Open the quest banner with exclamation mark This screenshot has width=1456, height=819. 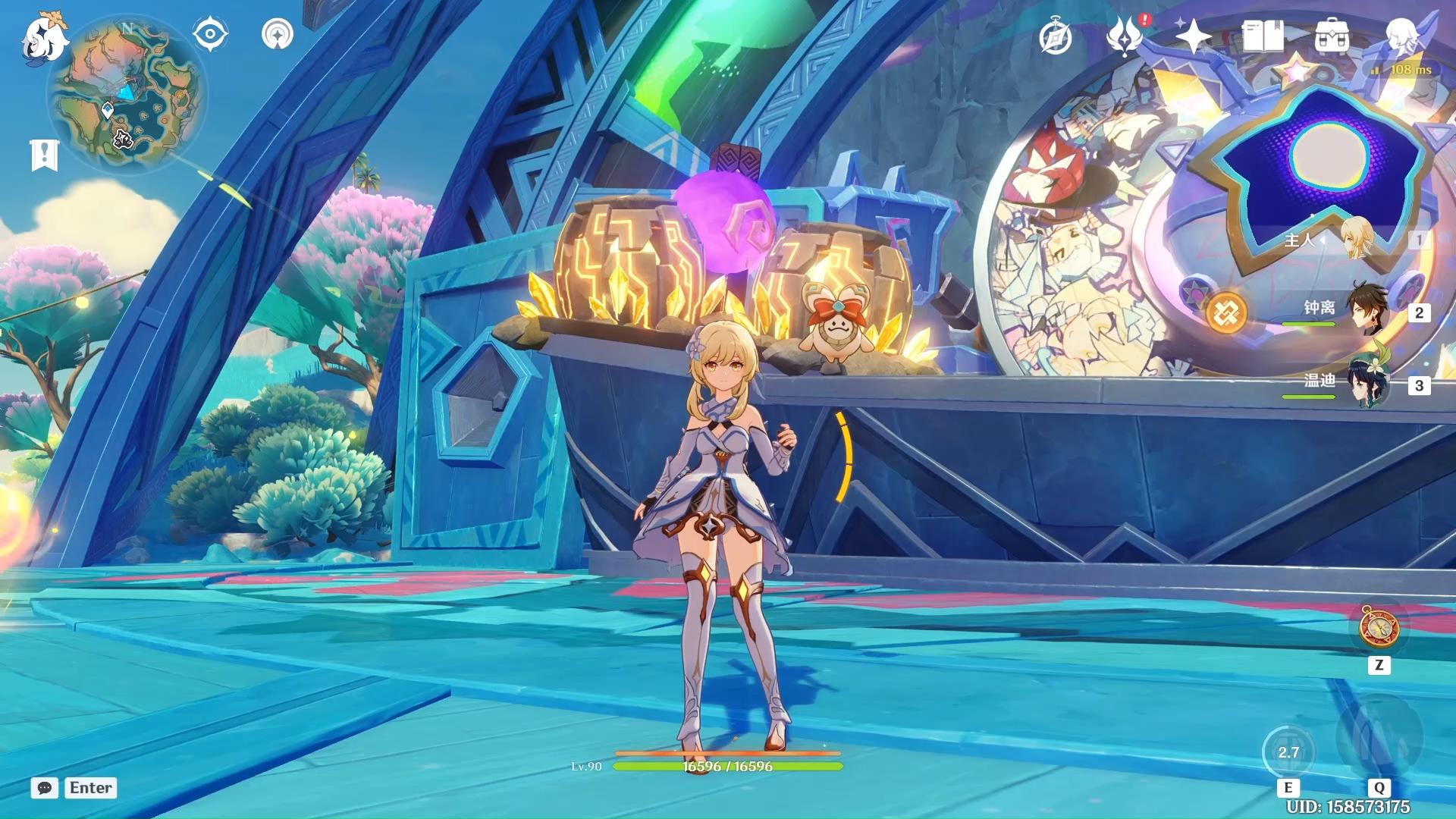click(44, 155)
